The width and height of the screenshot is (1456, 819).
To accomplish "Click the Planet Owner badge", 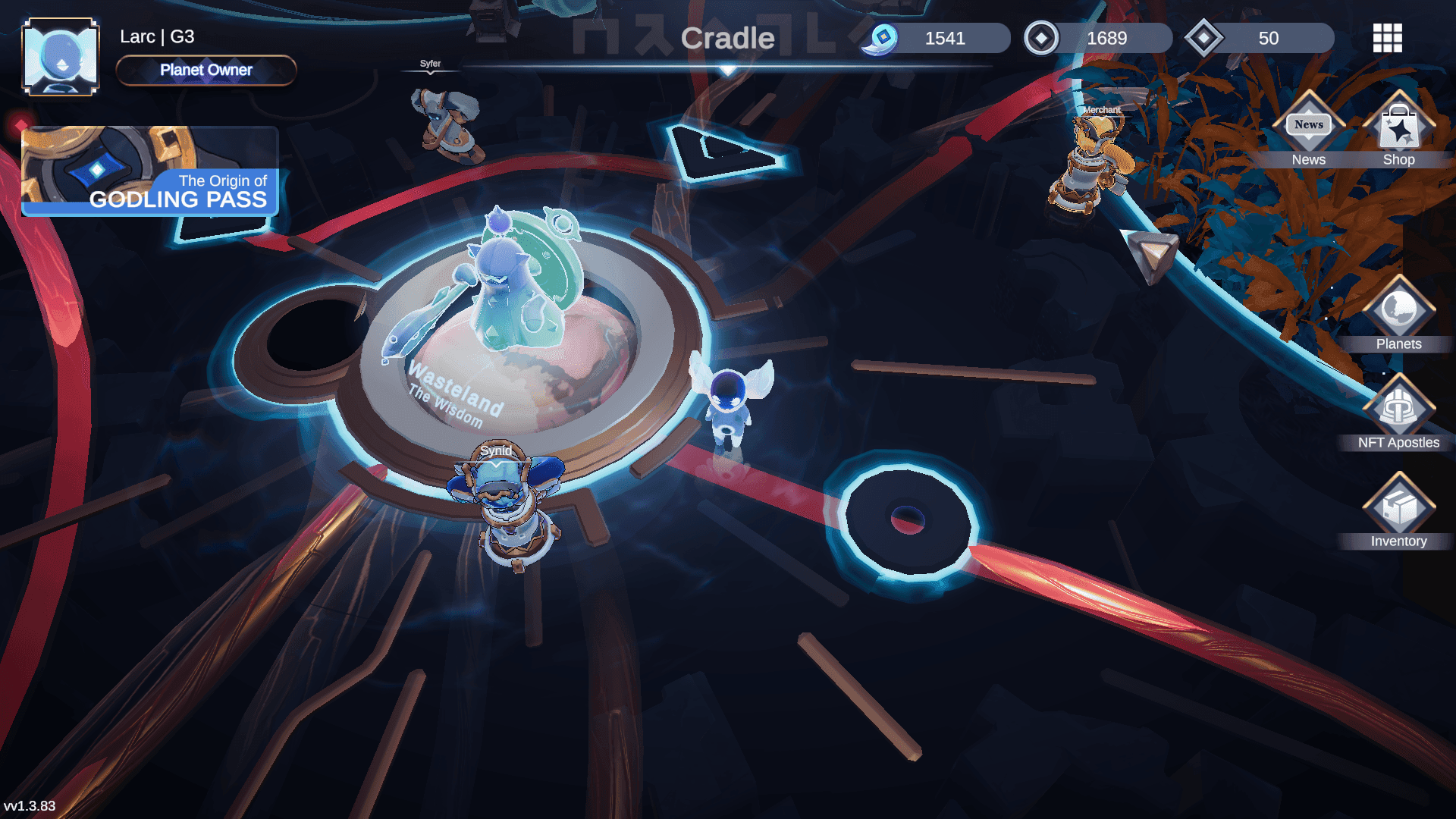I will [x=206, y=71].
